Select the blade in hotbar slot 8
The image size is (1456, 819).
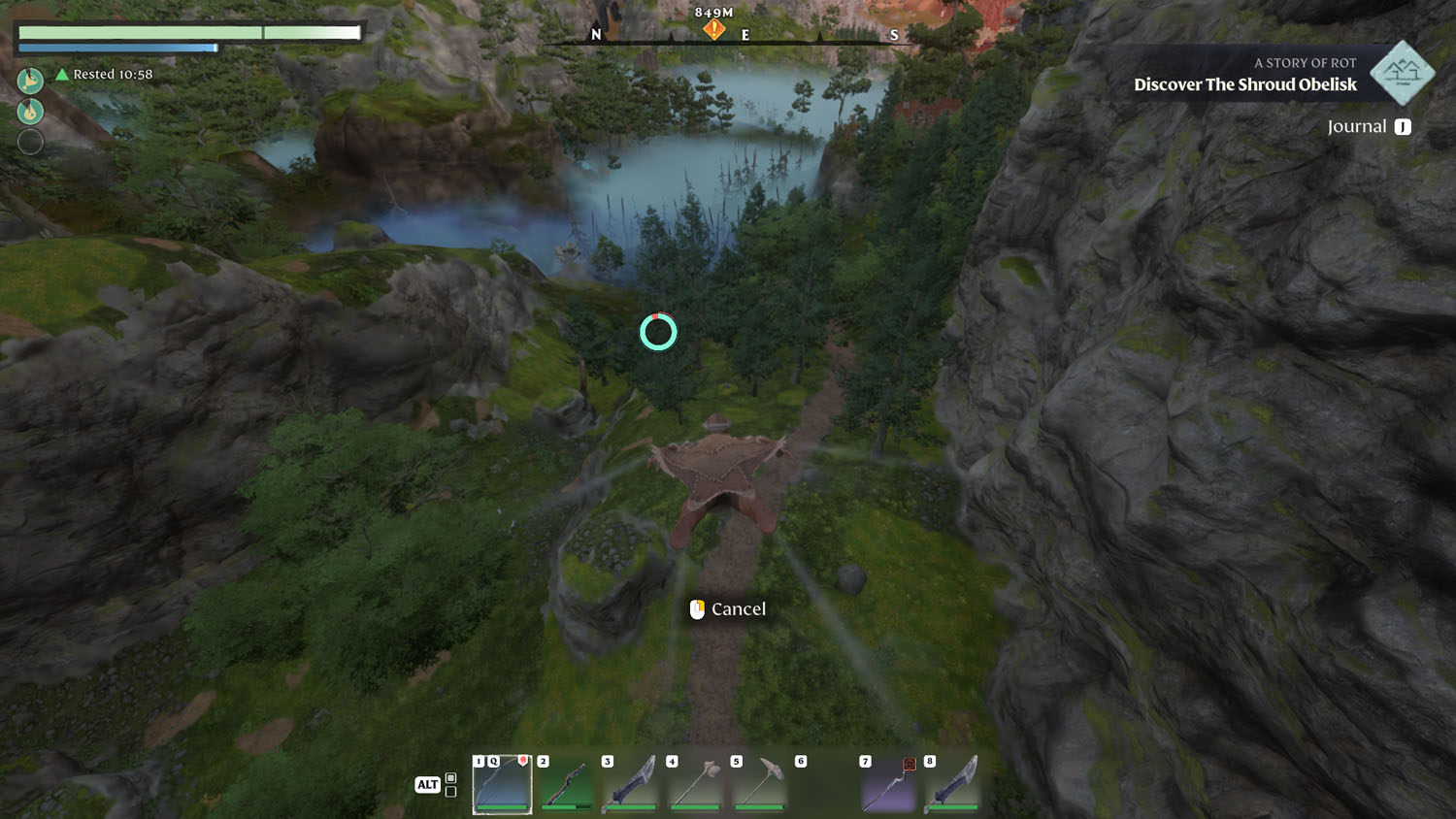[952, 784]
